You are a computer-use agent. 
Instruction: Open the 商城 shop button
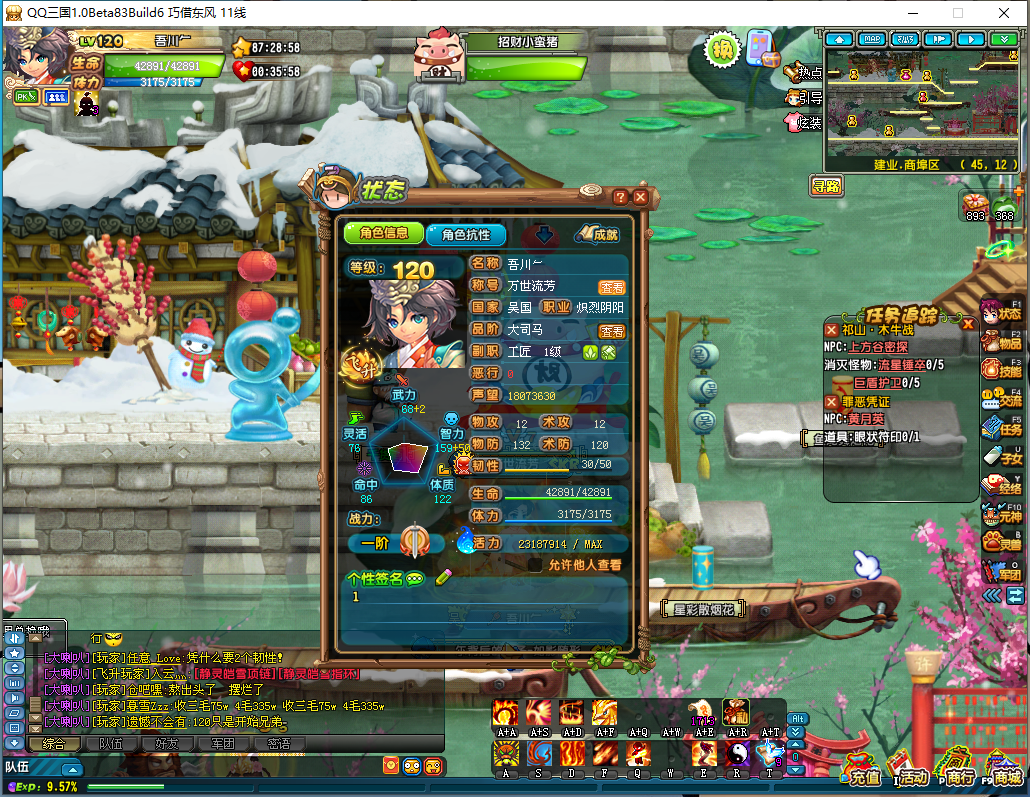[1001, 773]
